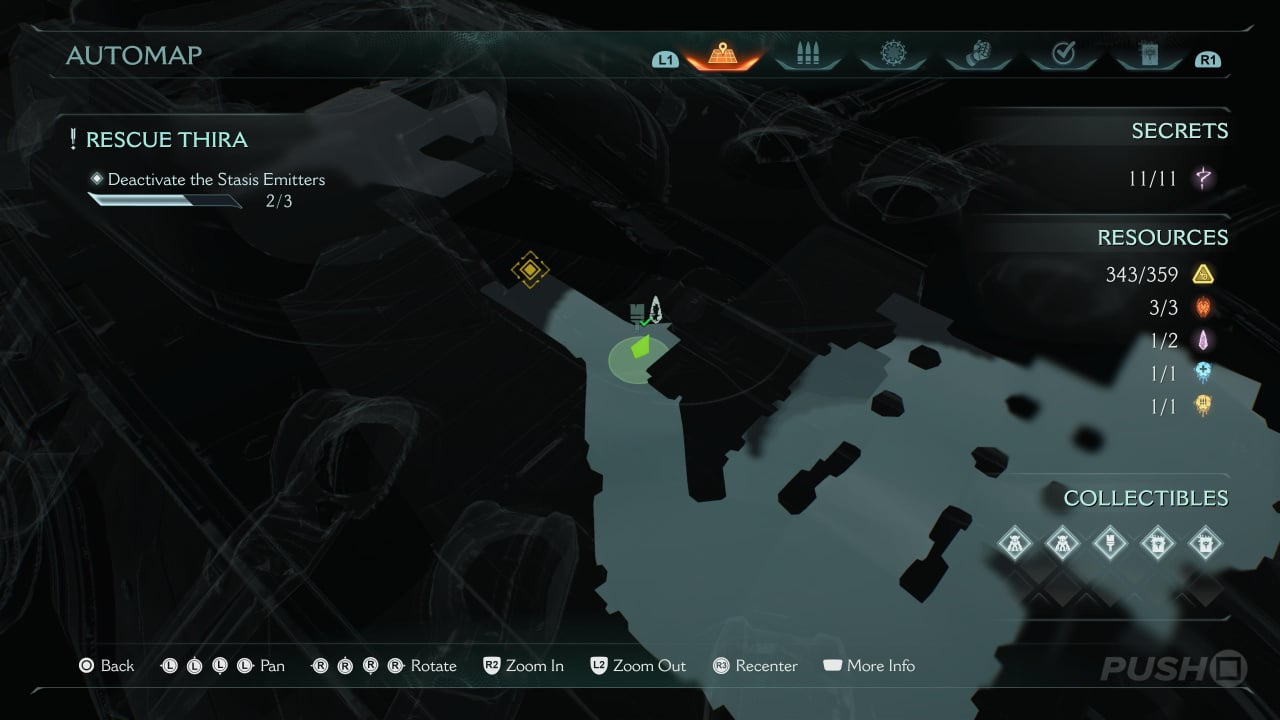
Task: Switch to the gauntlet fist tab
Action: pos(978,55)
